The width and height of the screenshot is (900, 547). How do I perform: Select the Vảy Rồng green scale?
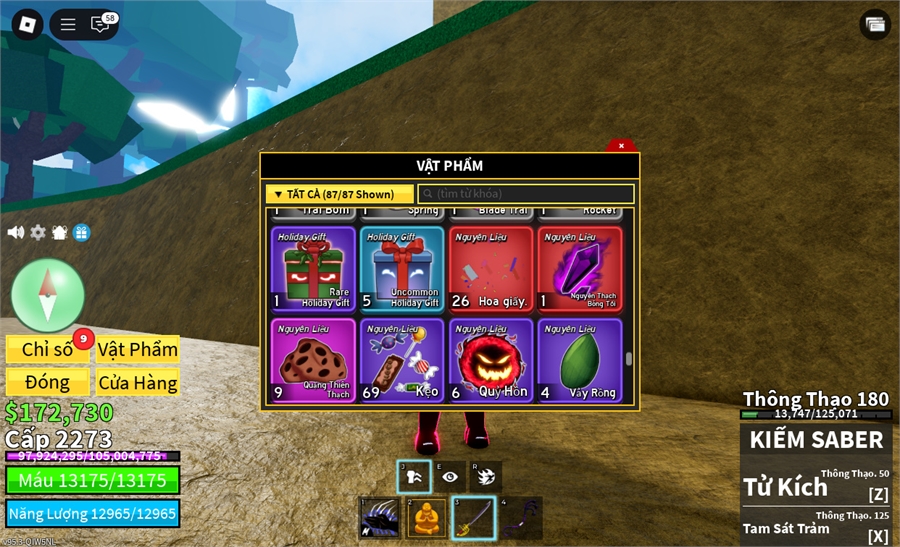pyautogui.click(x=580, y=360)
